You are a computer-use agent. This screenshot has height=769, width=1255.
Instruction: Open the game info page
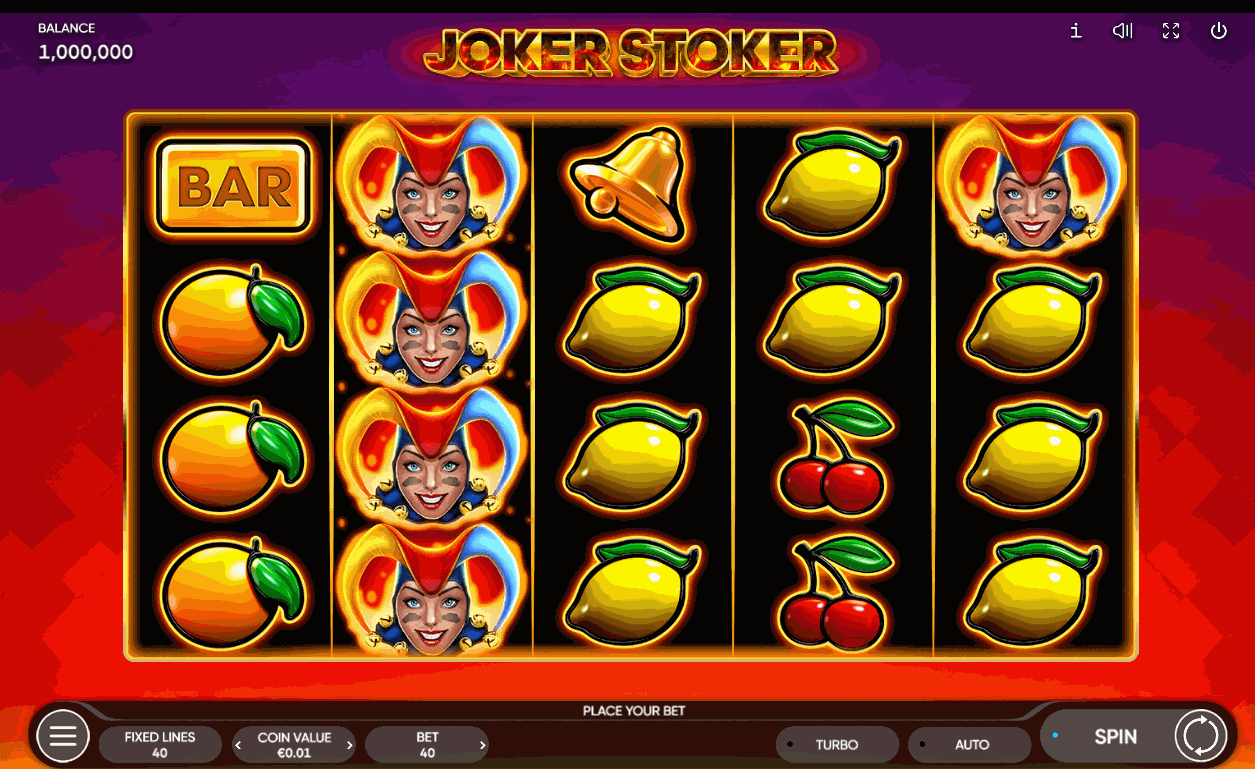[1076, 31]
